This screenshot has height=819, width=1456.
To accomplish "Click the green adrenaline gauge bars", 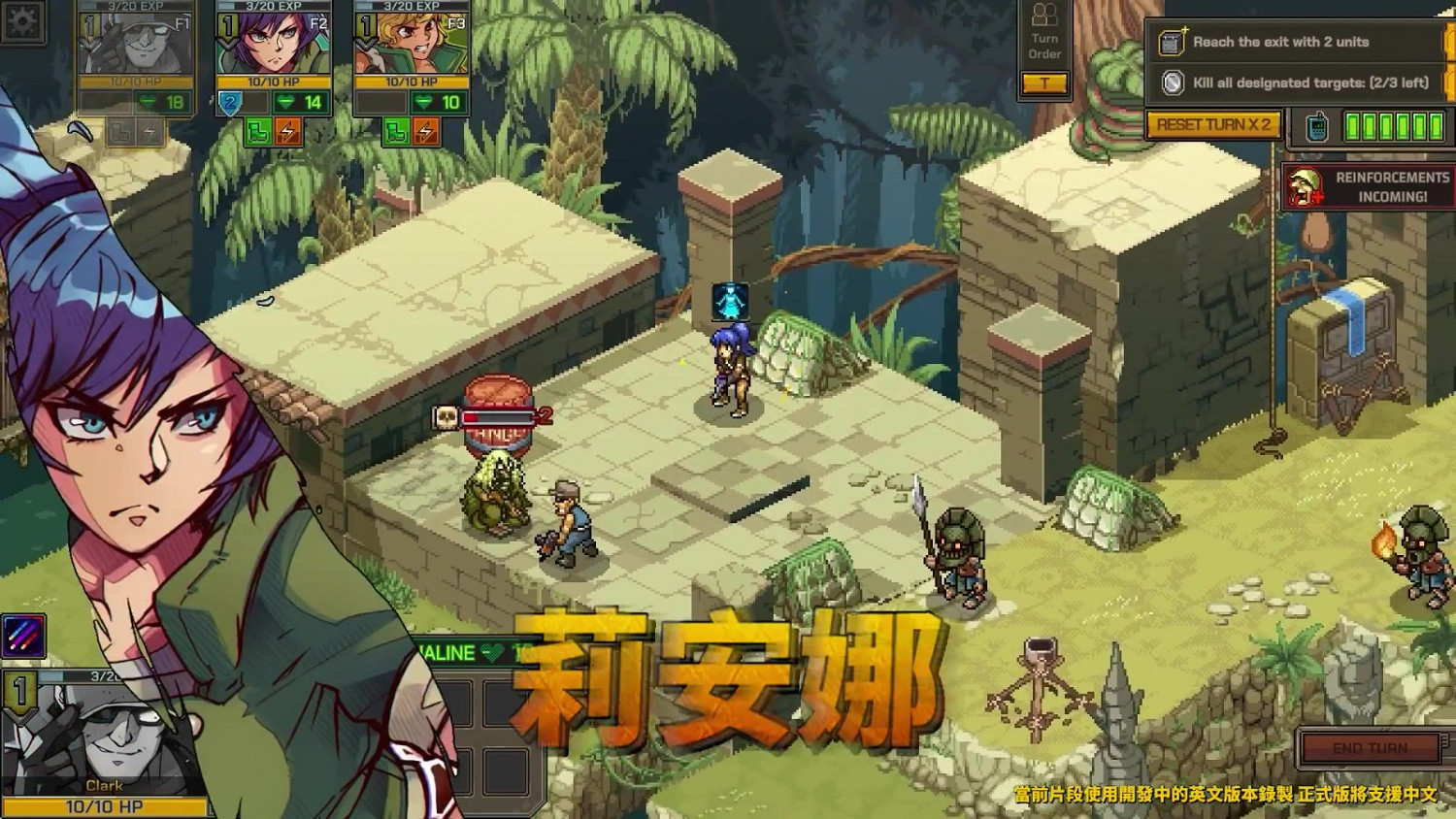I will (1393, 124).
